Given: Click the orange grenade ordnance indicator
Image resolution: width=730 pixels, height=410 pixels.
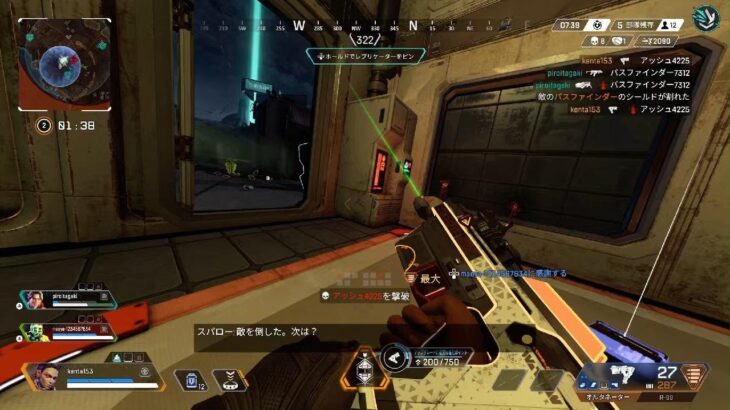Looking at the screenshot, I should click(x=694, y=375).
